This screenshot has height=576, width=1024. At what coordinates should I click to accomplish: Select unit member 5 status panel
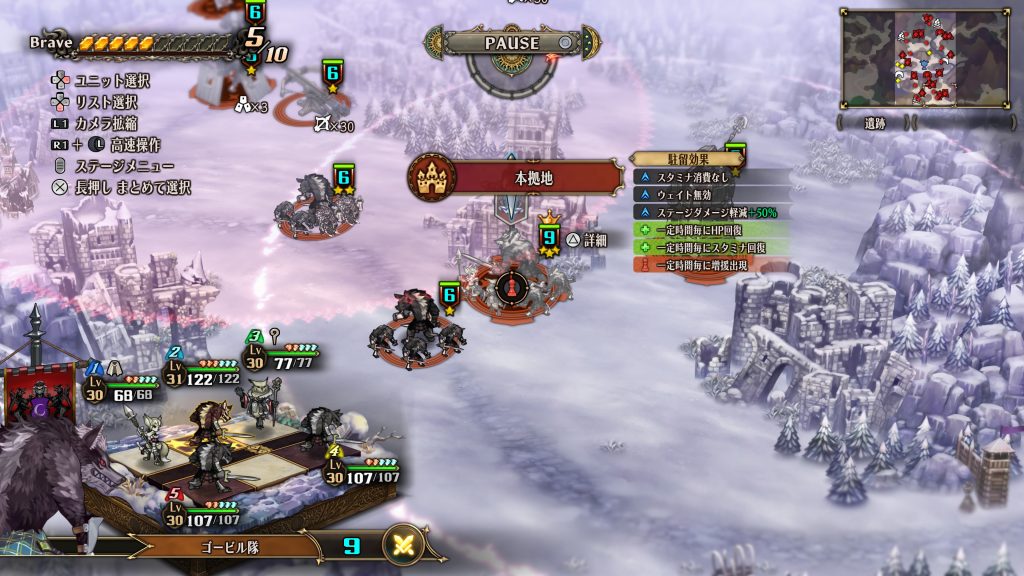tap(205, 510)
